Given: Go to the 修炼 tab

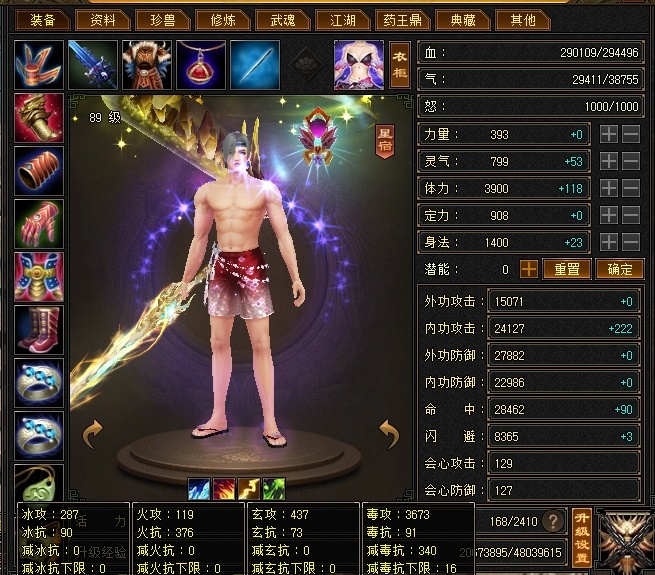Looking at the screenshot, I should coord(217,19).
